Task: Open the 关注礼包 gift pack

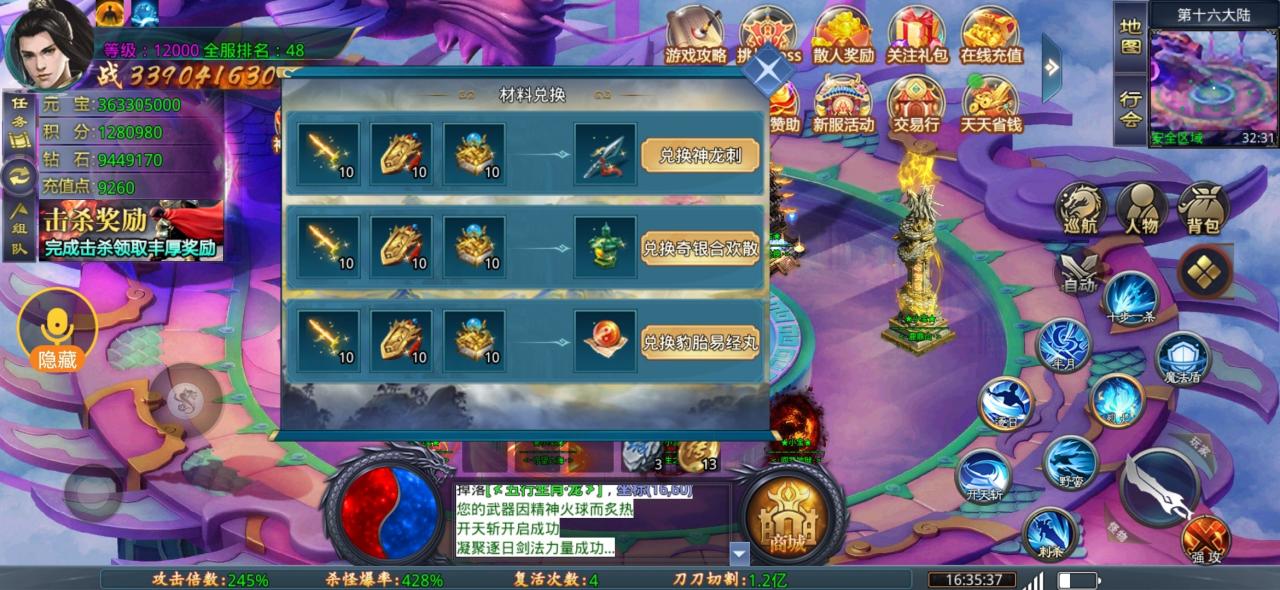Action: 917,36
